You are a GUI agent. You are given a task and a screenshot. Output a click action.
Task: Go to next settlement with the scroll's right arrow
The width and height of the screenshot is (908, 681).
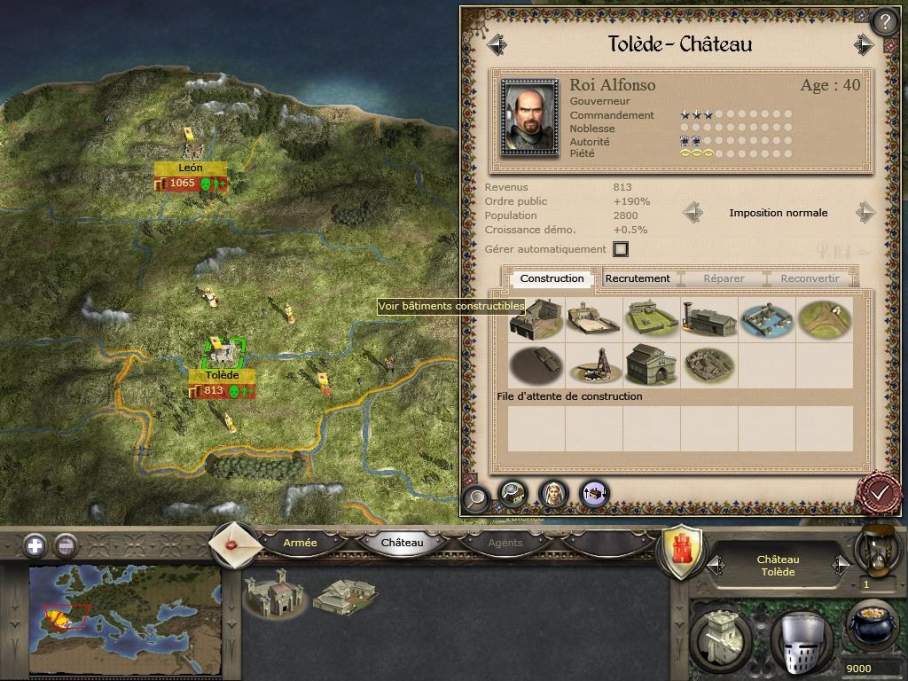(x=863, y=45)
